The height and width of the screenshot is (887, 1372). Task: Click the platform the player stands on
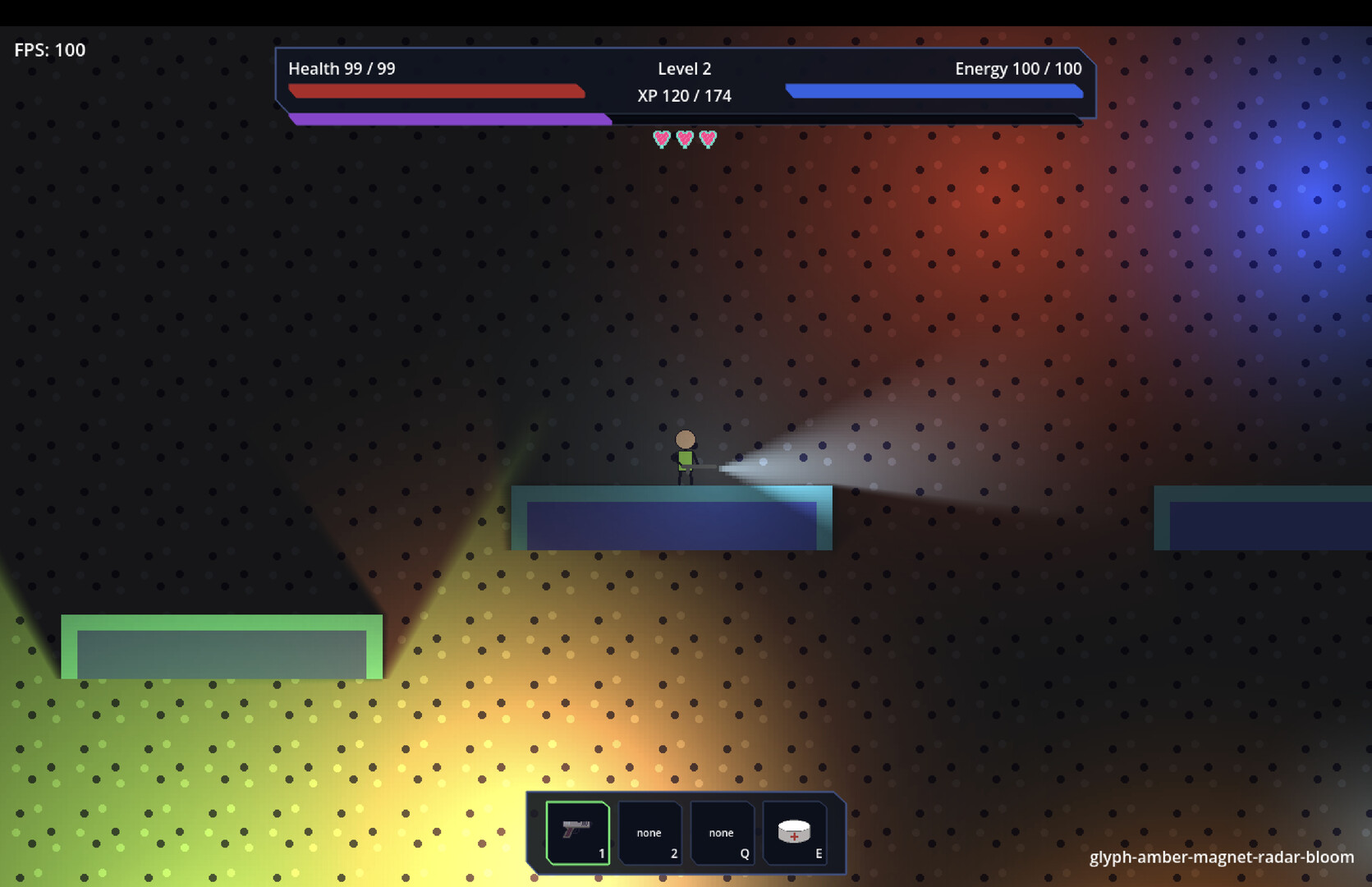pyautogui.click(x=671, y=517)
